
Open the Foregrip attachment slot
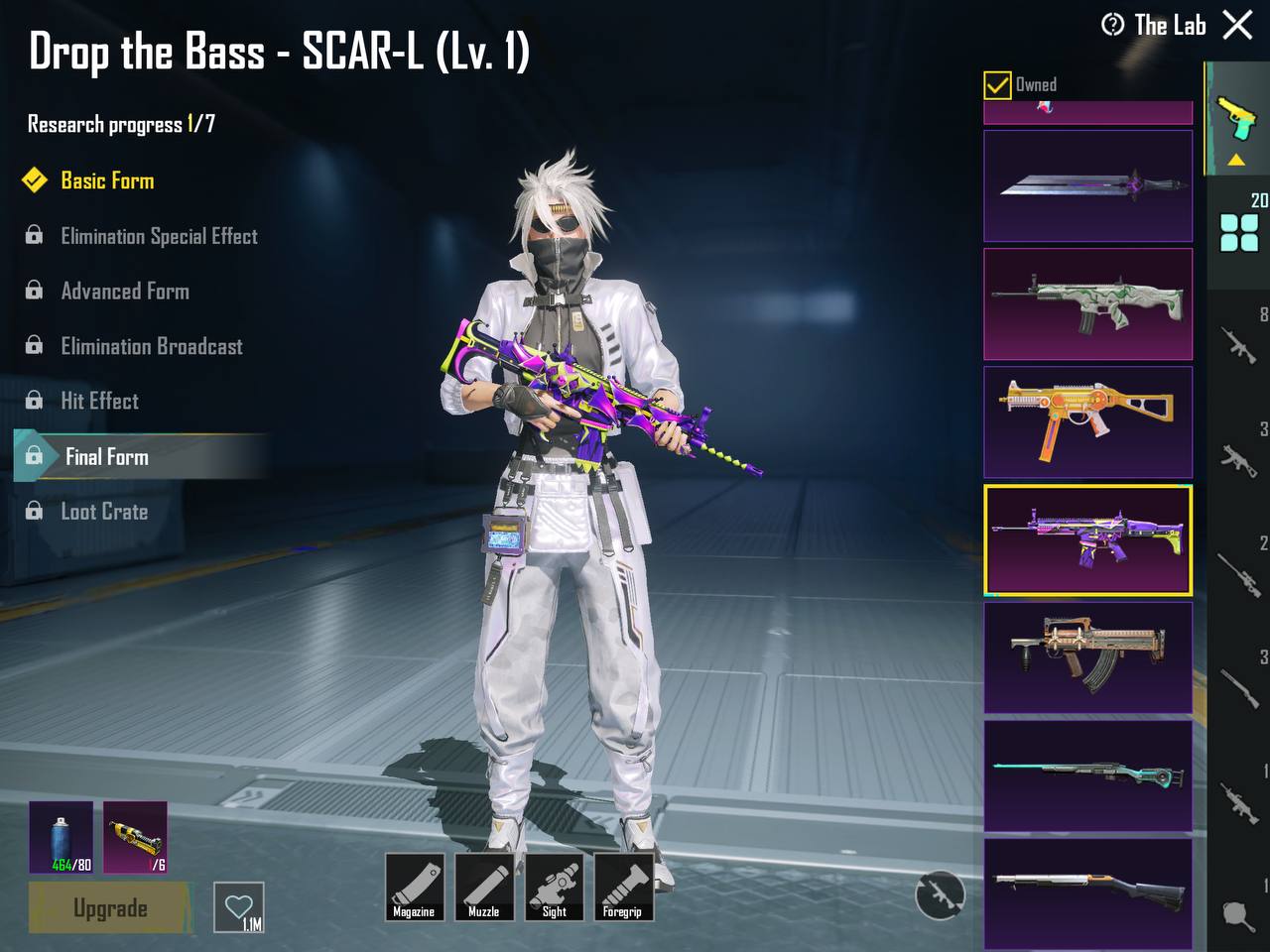click(623, 887)
